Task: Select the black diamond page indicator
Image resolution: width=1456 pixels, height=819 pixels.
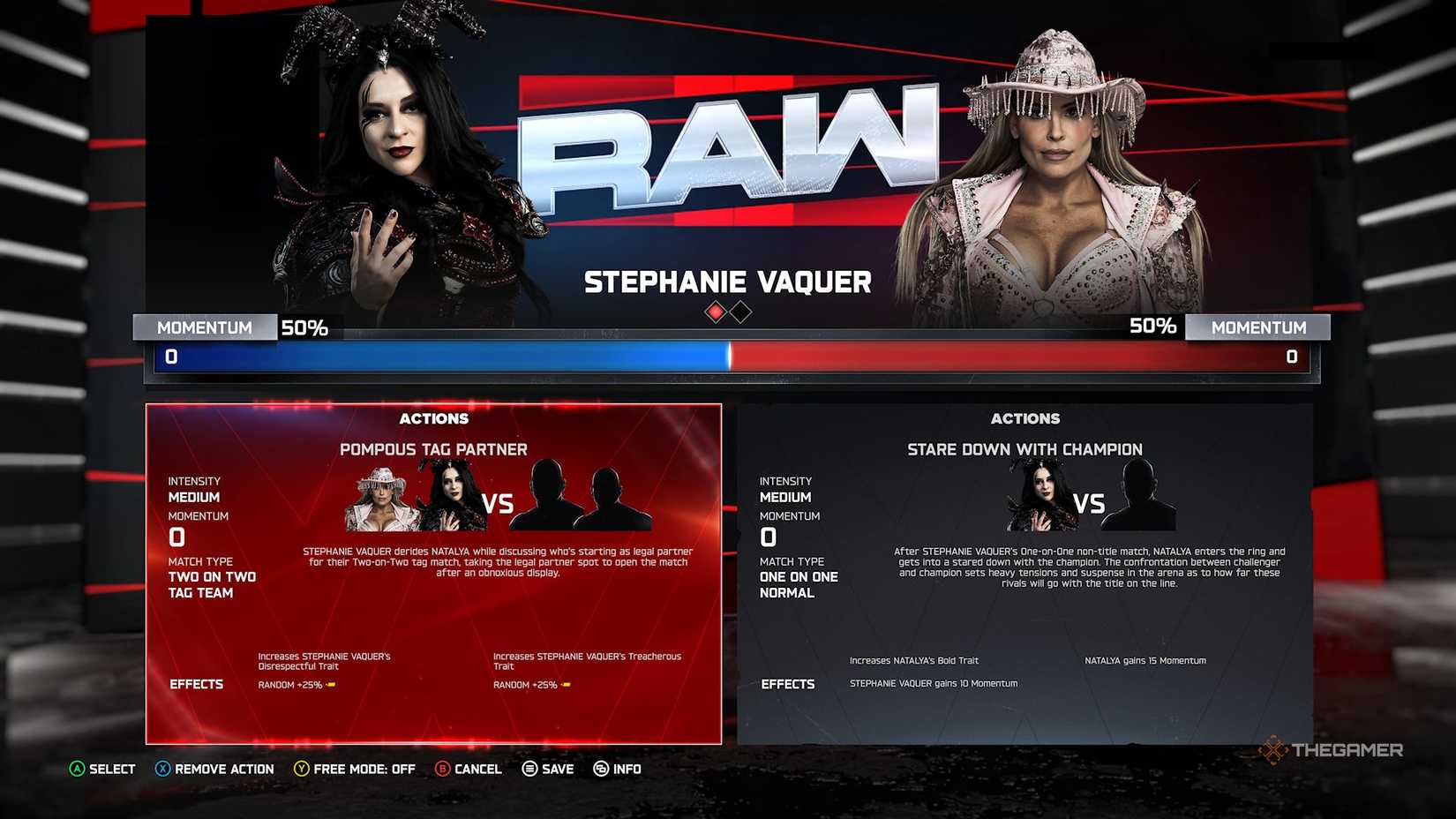Action: pos(739,312)
